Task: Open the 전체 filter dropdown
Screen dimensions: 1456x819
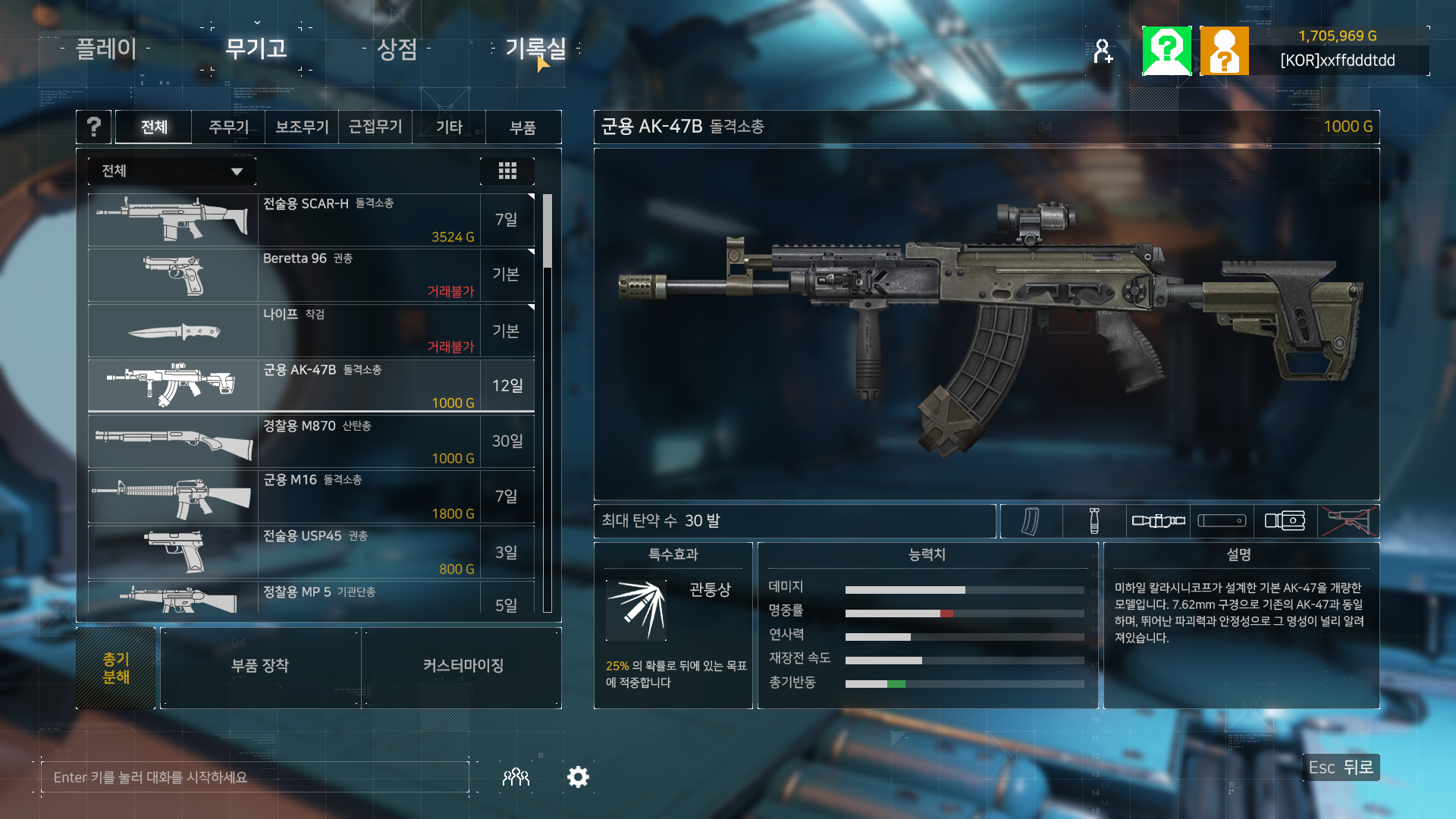Action: click(171, 171)
